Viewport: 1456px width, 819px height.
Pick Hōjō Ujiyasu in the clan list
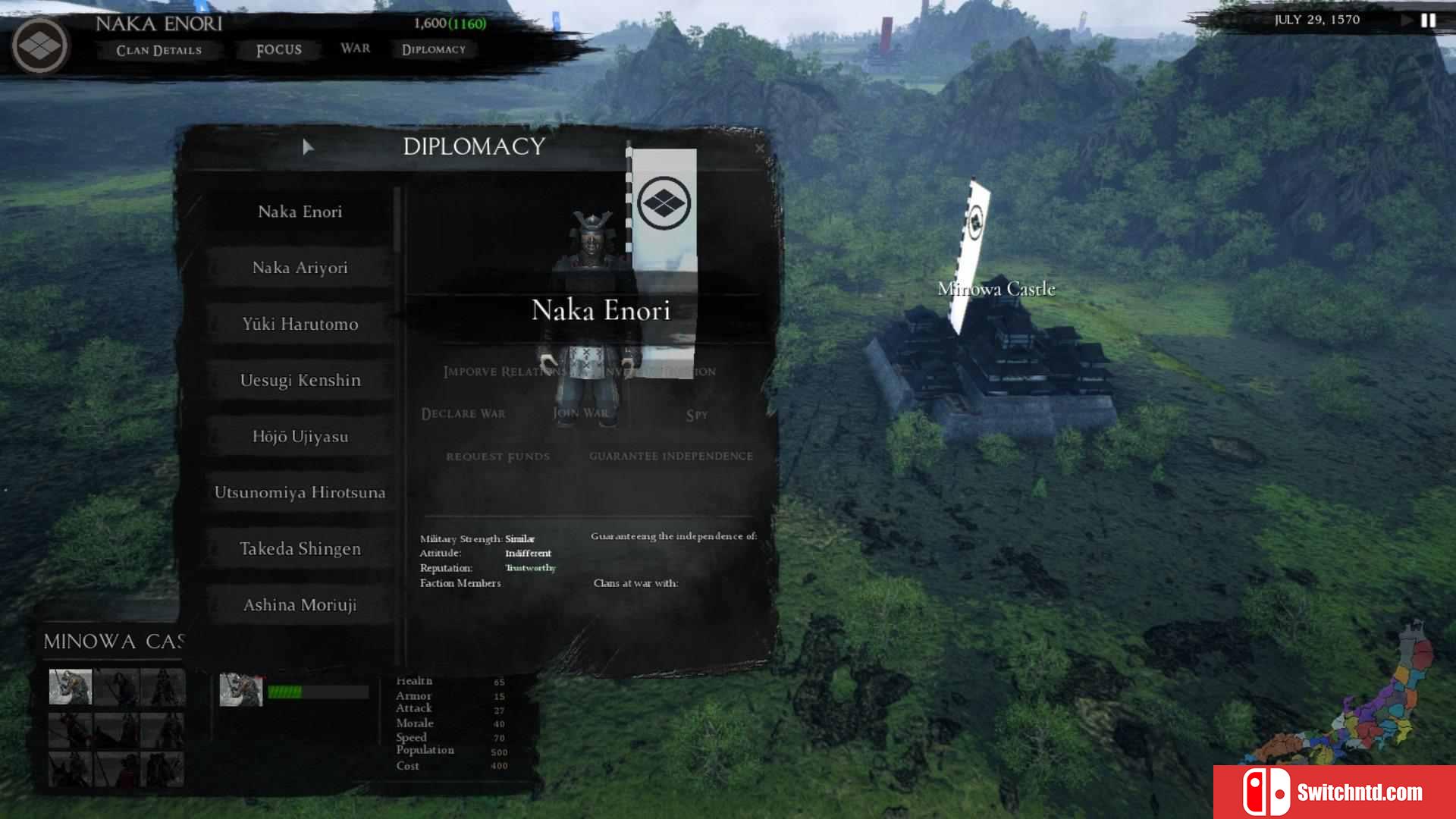click(300, 436)
